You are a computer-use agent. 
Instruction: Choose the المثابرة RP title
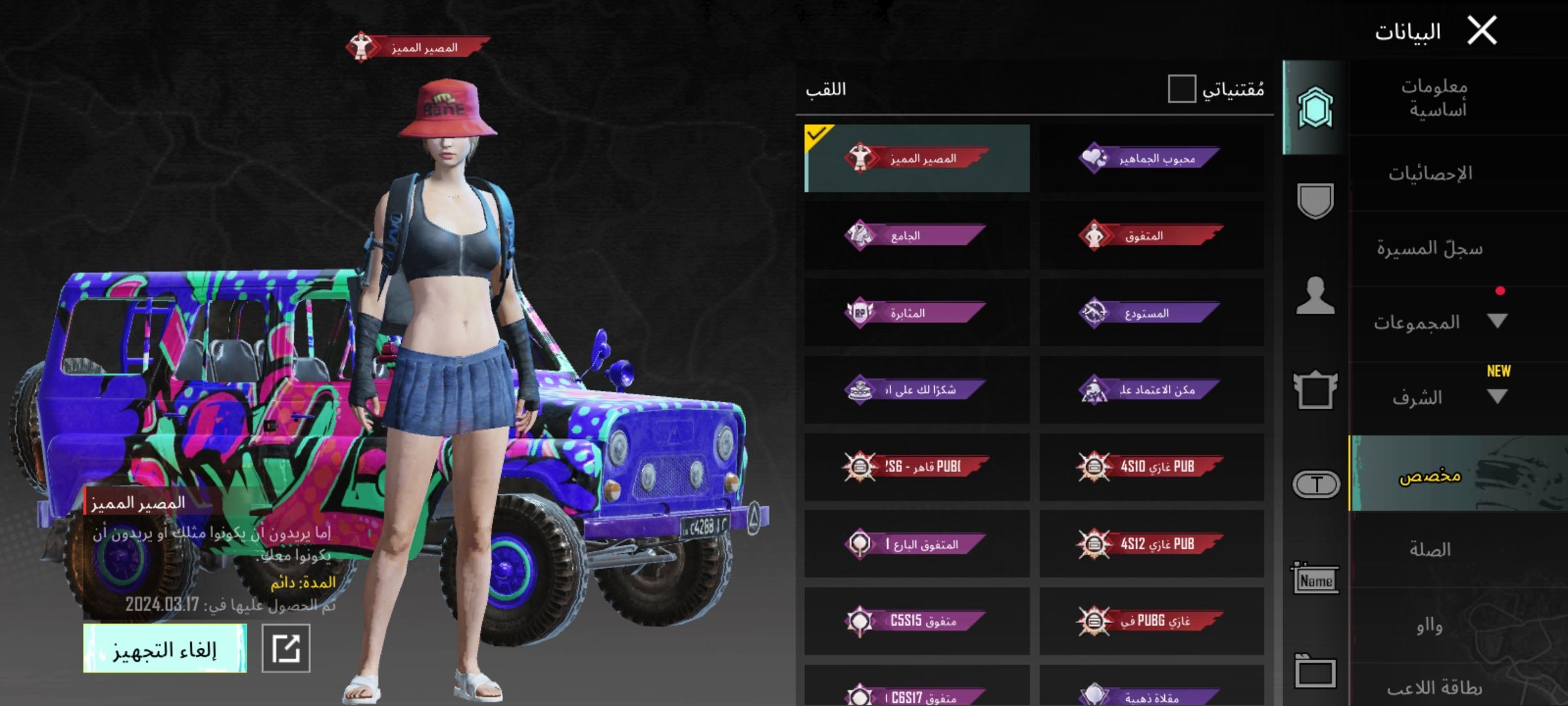(x=916, y=312)
